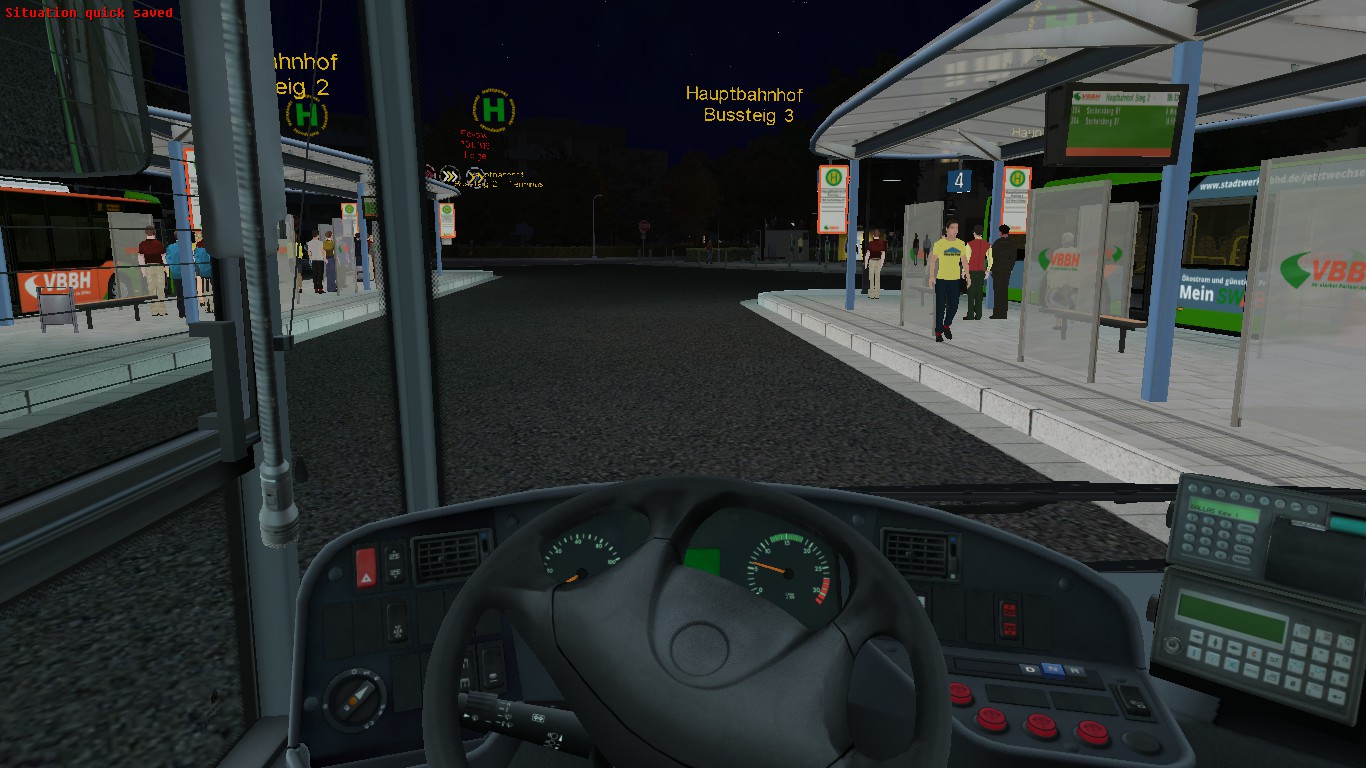This screenshot has height=768, width=1366.
Task: Select gear D on the gear selector
Action: 1030,669
